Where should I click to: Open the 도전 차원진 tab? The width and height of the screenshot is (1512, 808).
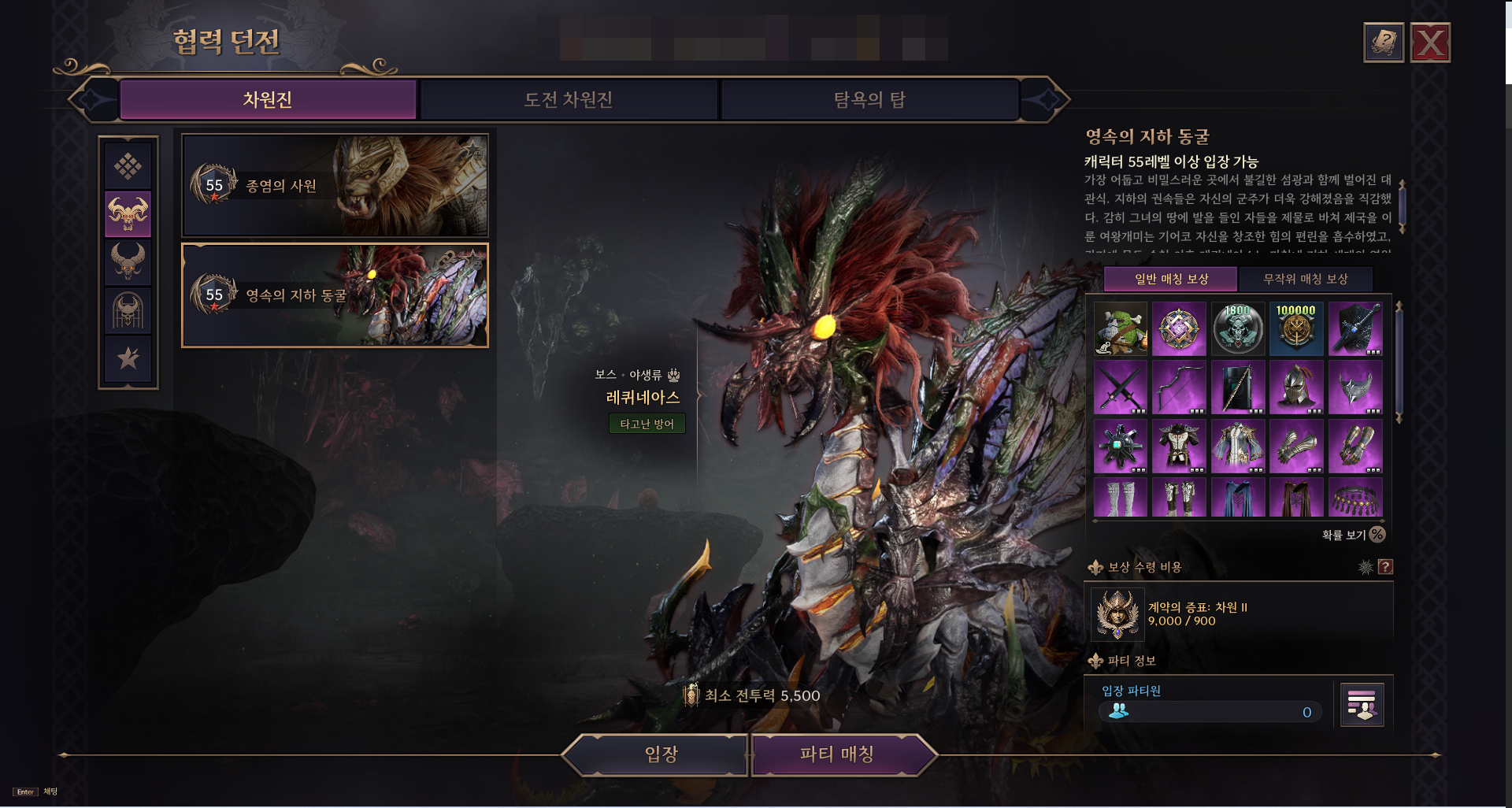coord(569,100)
